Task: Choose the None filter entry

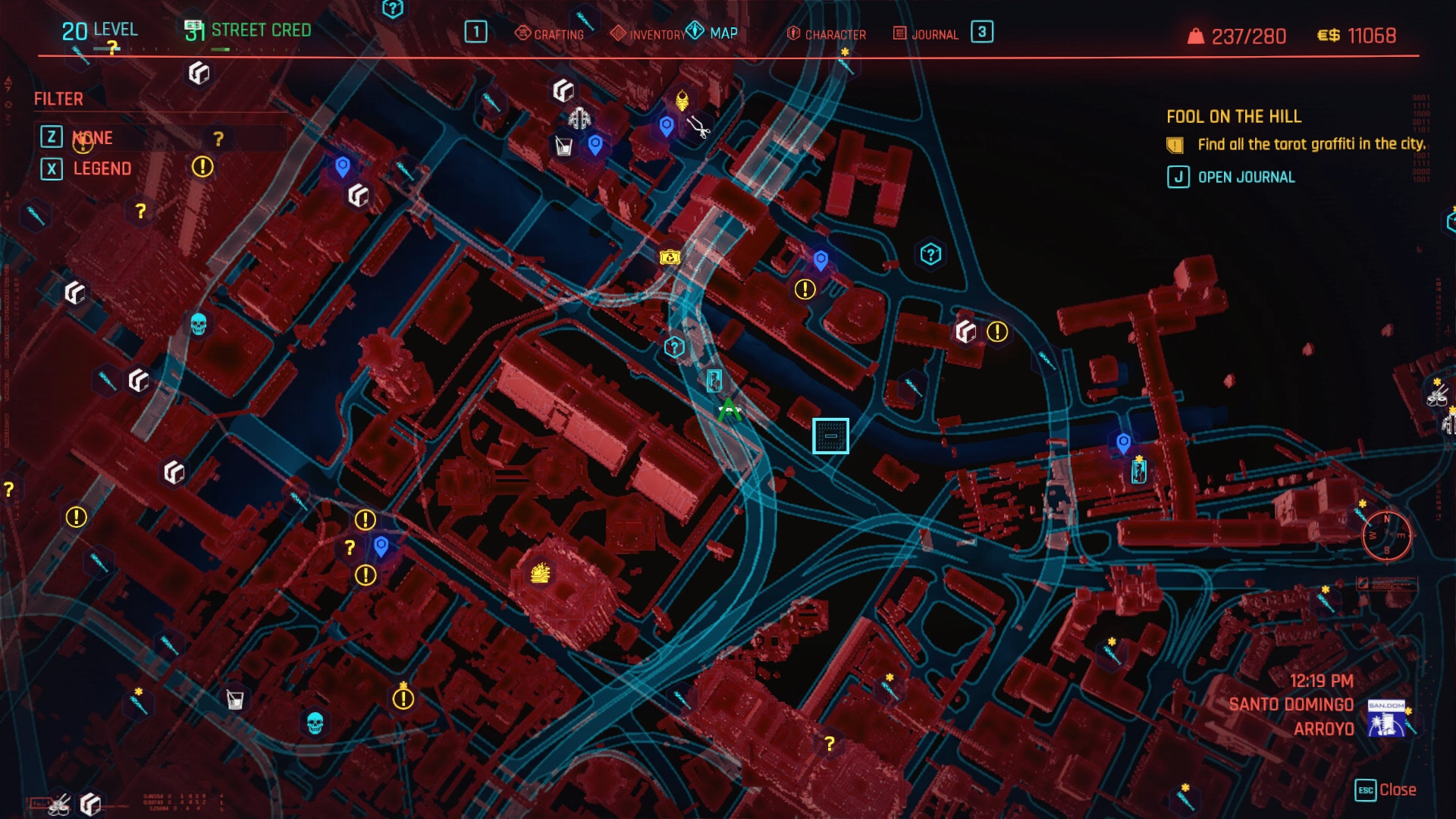Action: click(x=93, y=137)
